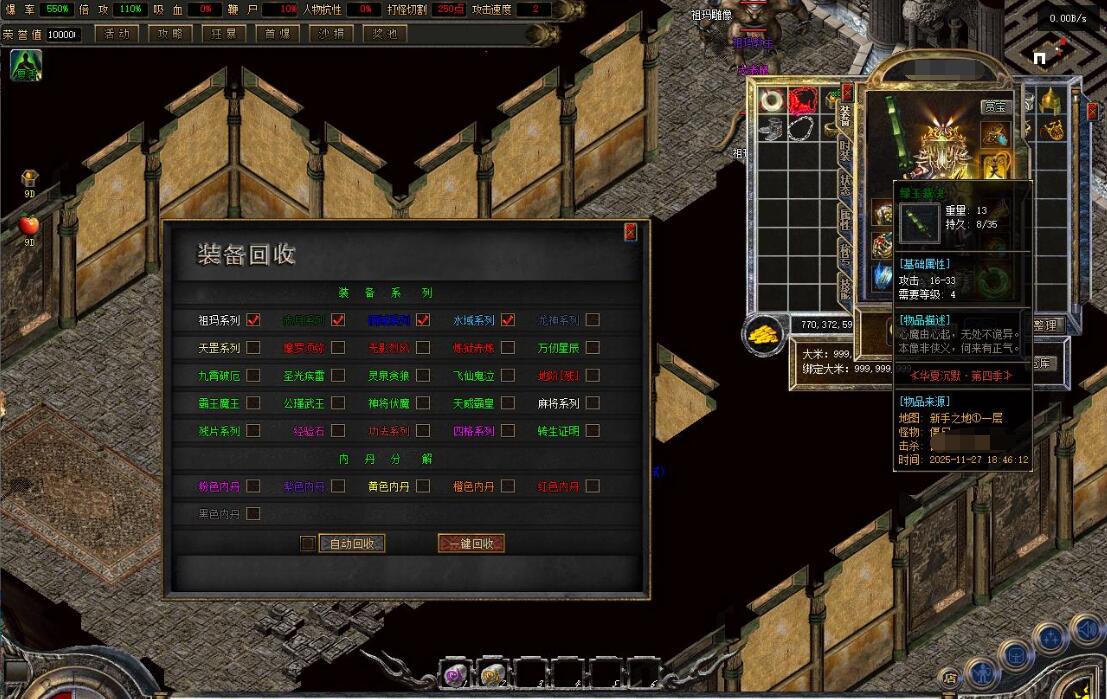Screen dimensions: 1107x699
Task: Open the 活动 events menu
Action: coord(116,33)
